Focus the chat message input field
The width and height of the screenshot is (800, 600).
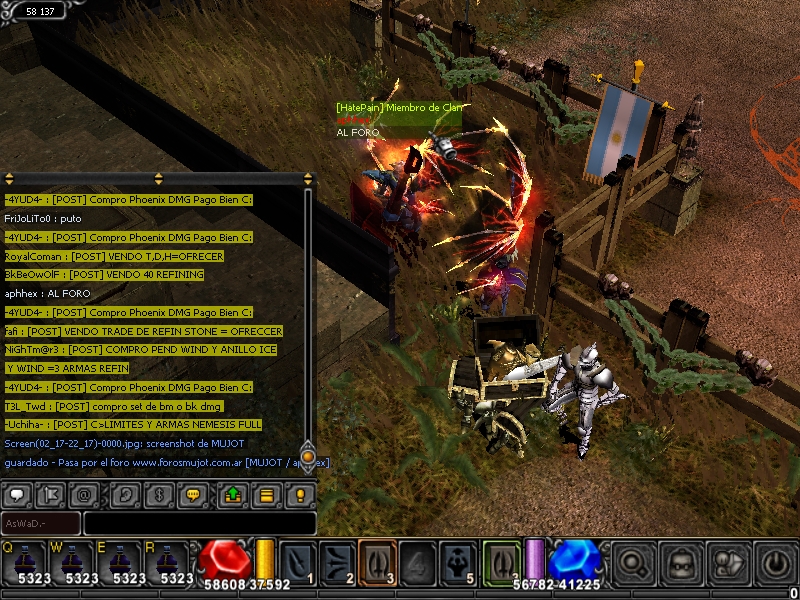pos(199,523)
